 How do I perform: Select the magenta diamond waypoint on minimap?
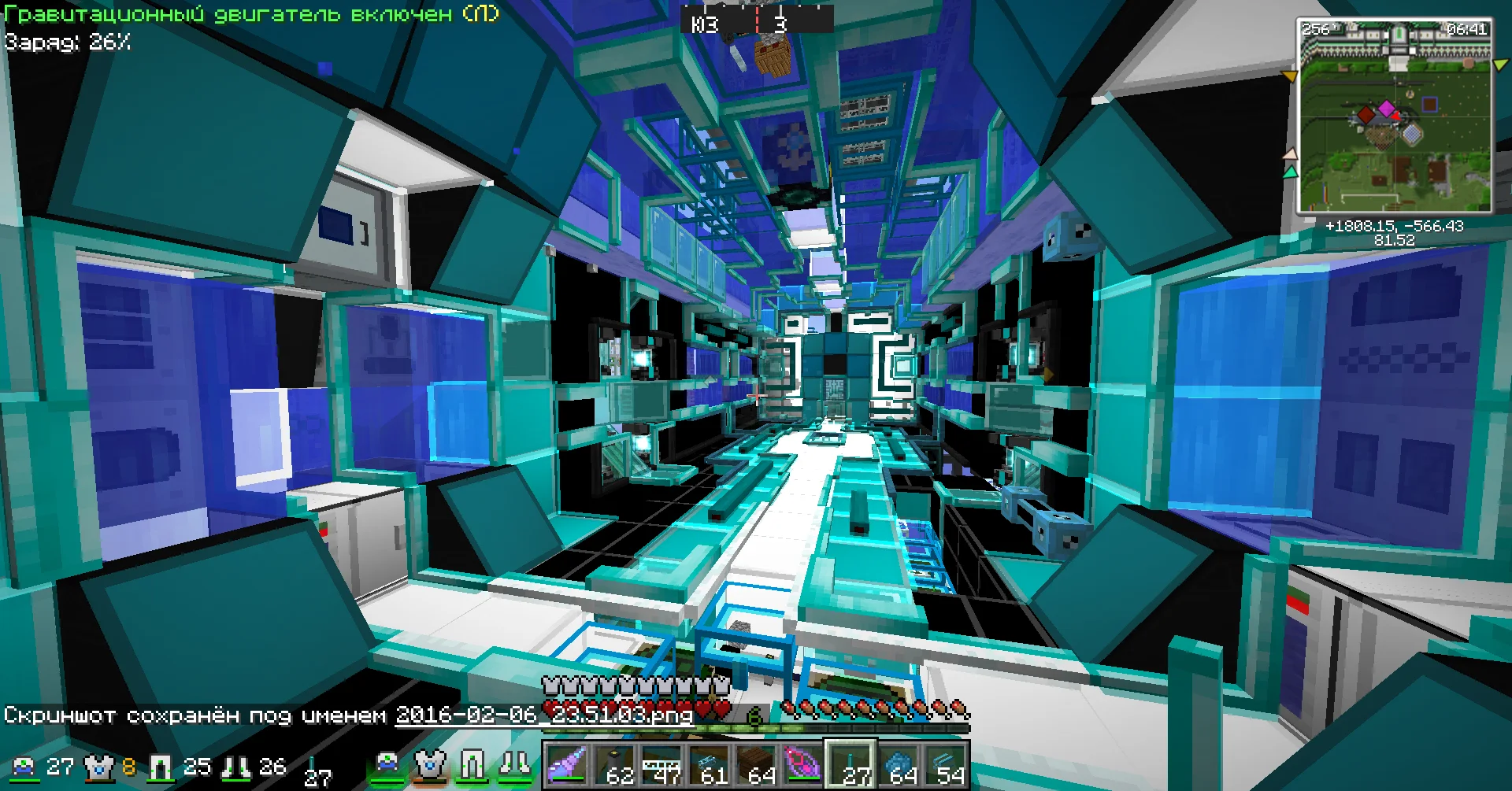(1386, 108)
